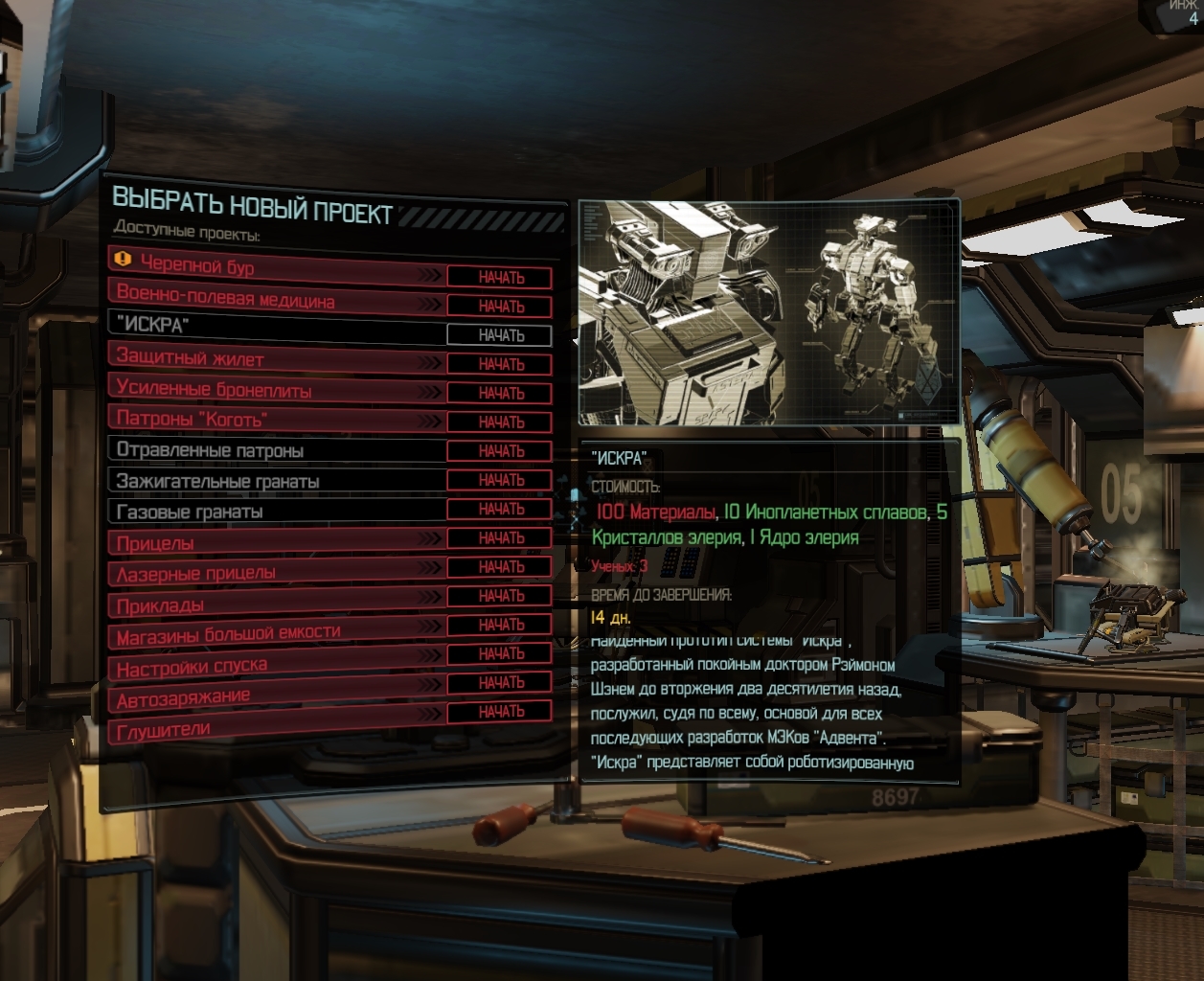The image size is (1204, 981).
Task: Start building Зажигательные гранаты
Action: 501,480
